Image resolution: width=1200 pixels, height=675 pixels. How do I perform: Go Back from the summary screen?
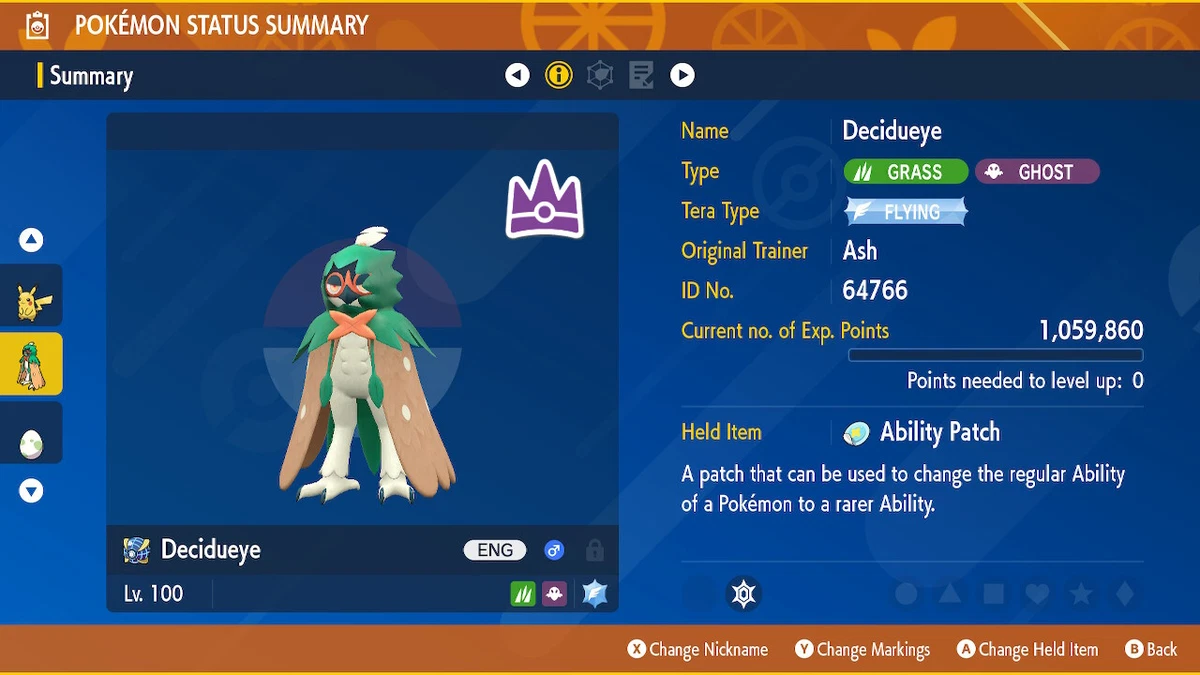pos(1151,650)
